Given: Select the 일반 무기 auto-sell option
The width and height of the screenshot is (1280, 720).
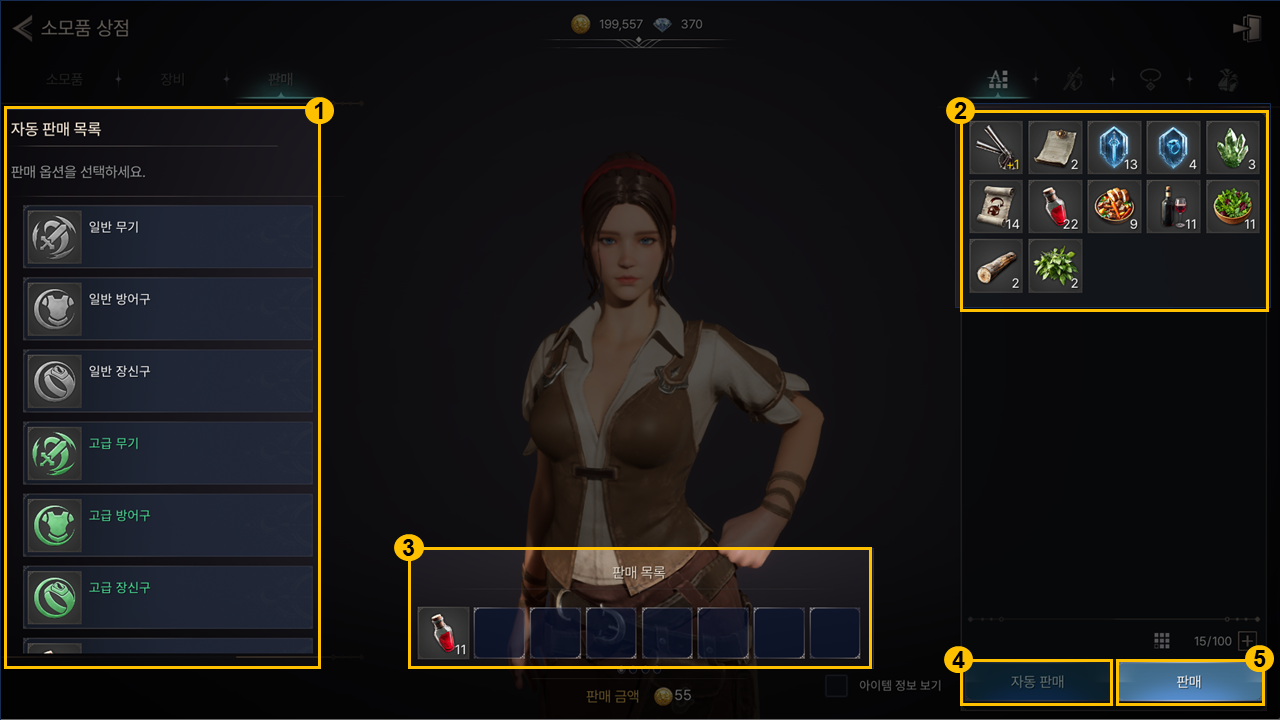Looking at the screenshot, I should (x=168, y=236).
